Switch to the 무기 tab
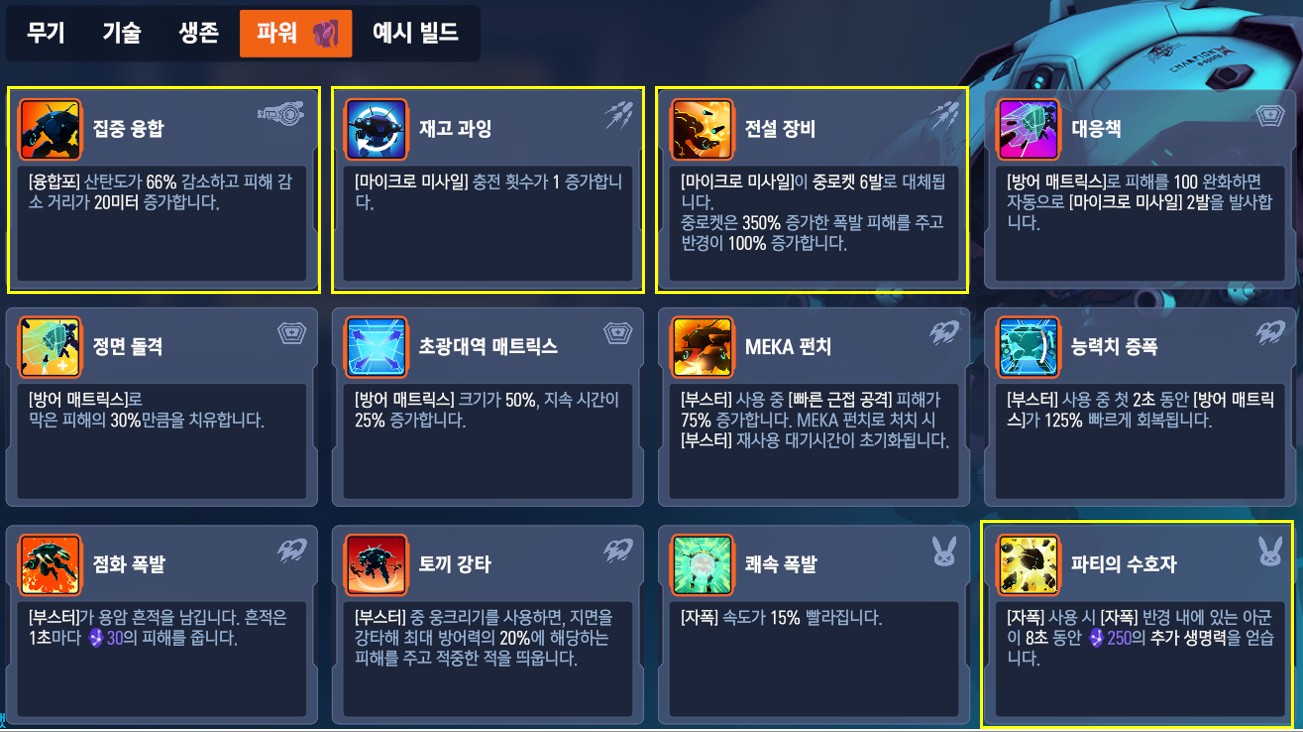The height and width of the screenshot is (732, 1303). pyautogui.click(x=45, y=31)
